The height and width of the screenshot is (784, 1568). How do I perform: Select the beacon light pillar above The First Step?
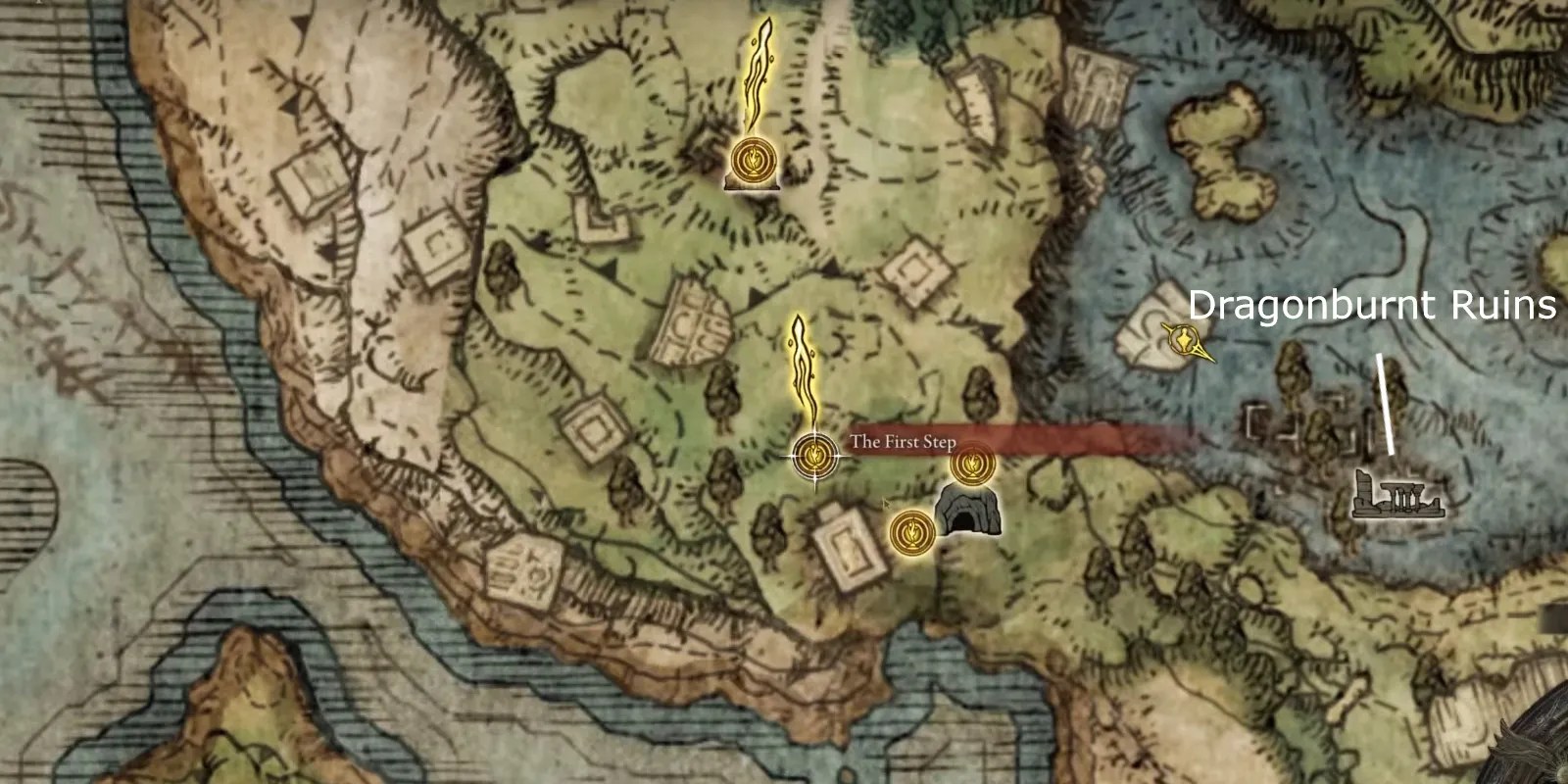(x=801, y=363)
